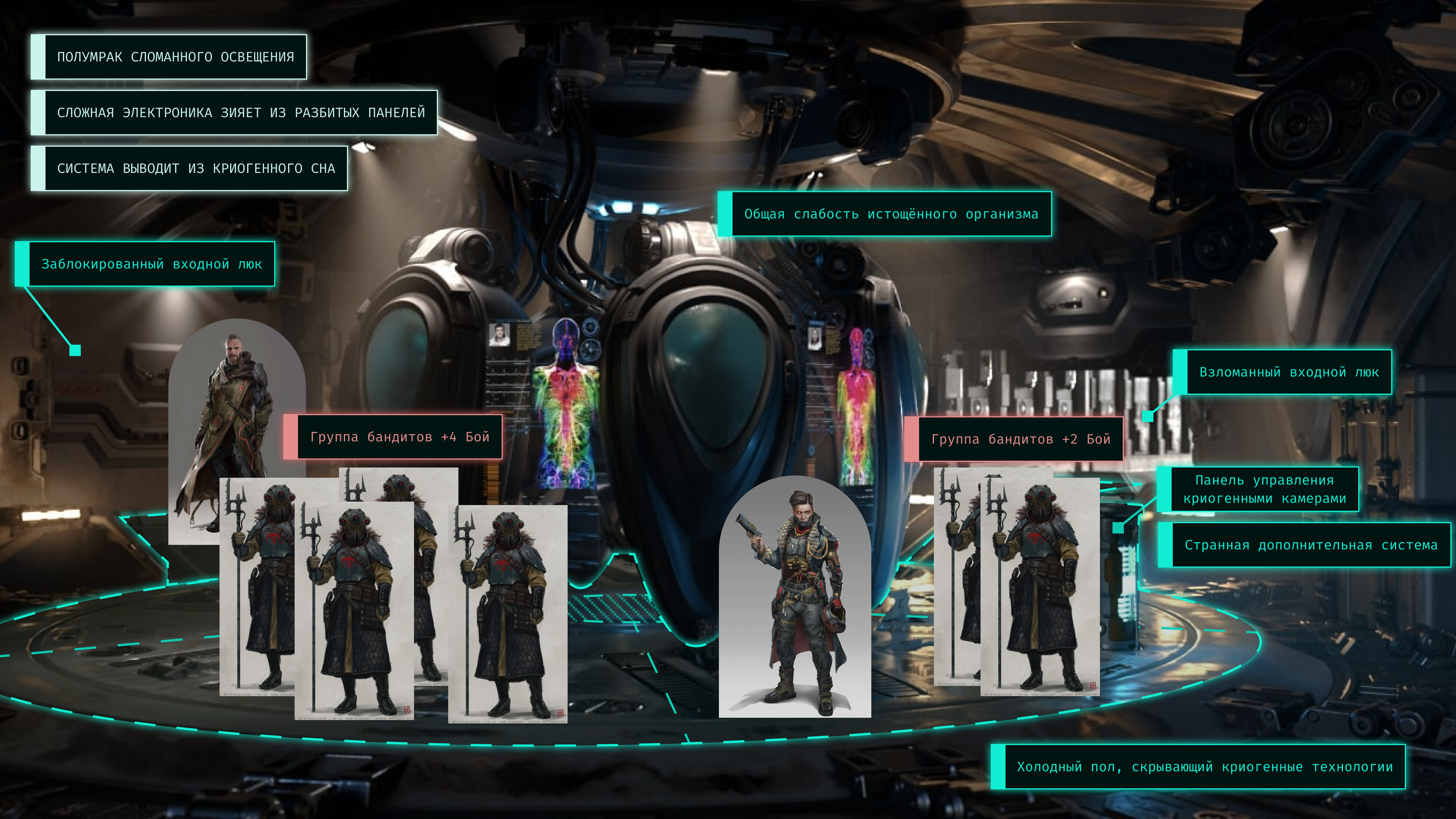Select the "Странная дополнительная система" label
Screen dimensions: 1456x819
tap(1310, 545)
